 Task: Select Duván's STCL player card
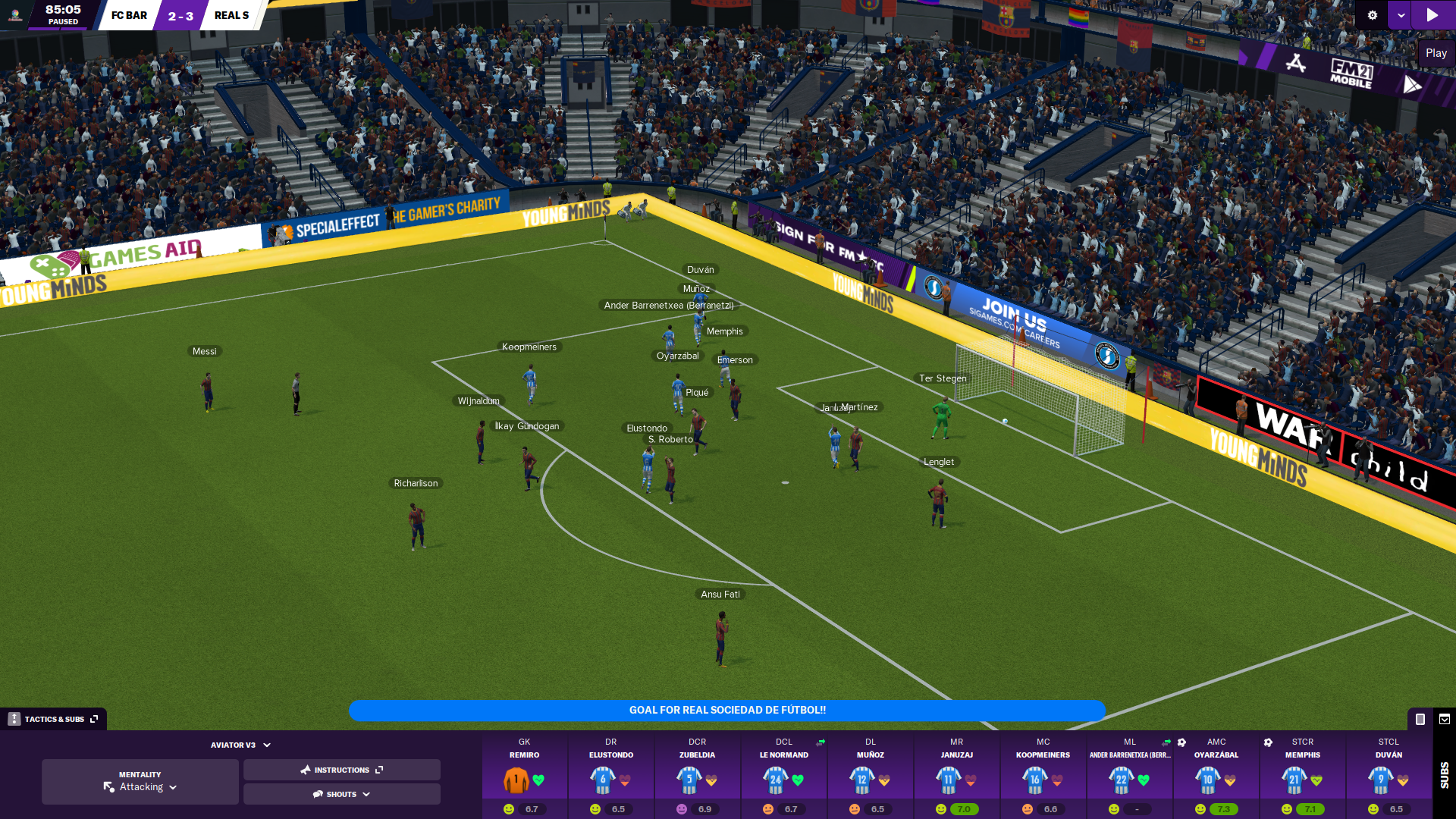(x=1389, y=776)
